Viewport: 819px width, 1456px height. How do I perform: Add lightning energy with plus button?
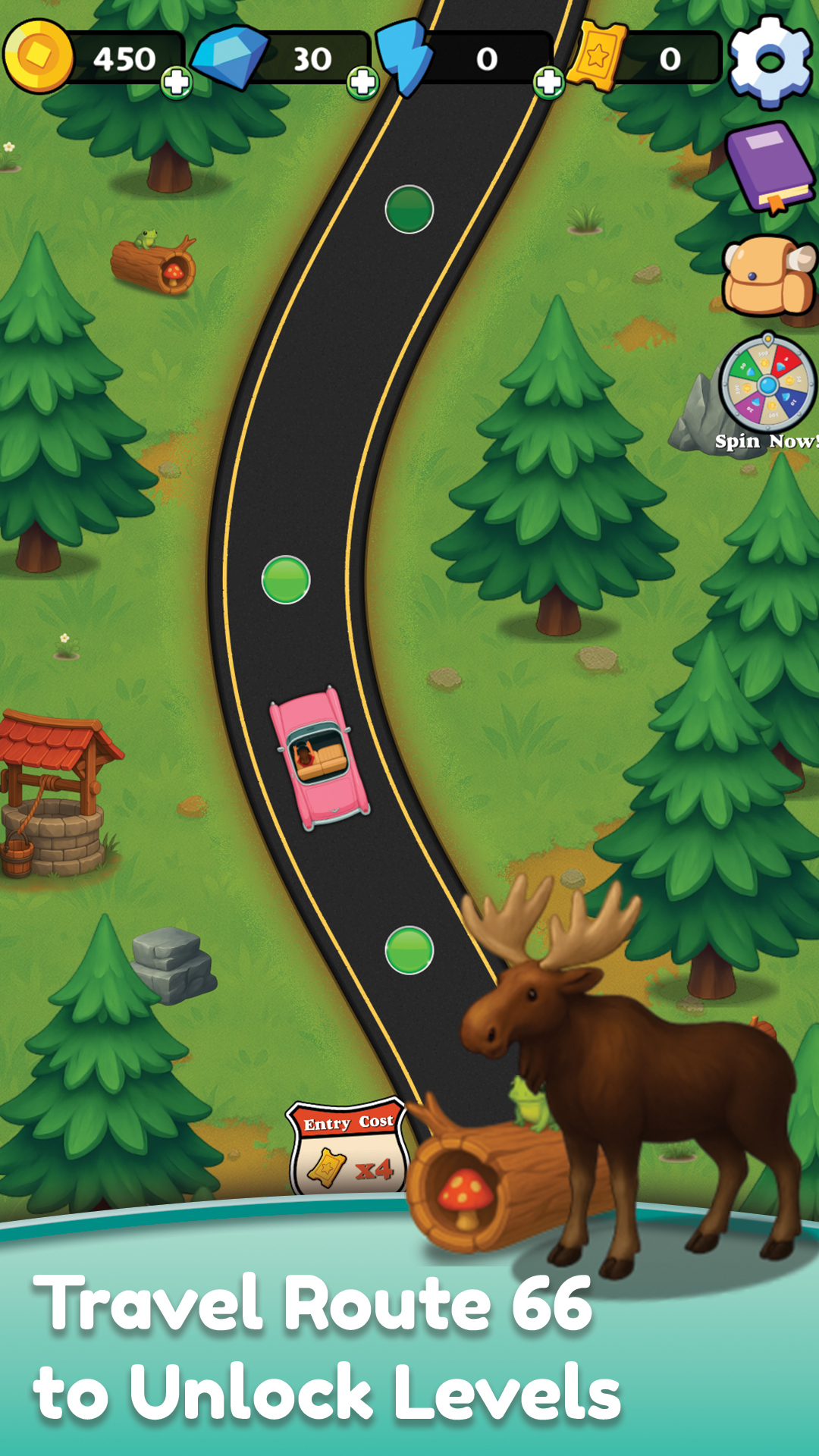coord(548,82)
